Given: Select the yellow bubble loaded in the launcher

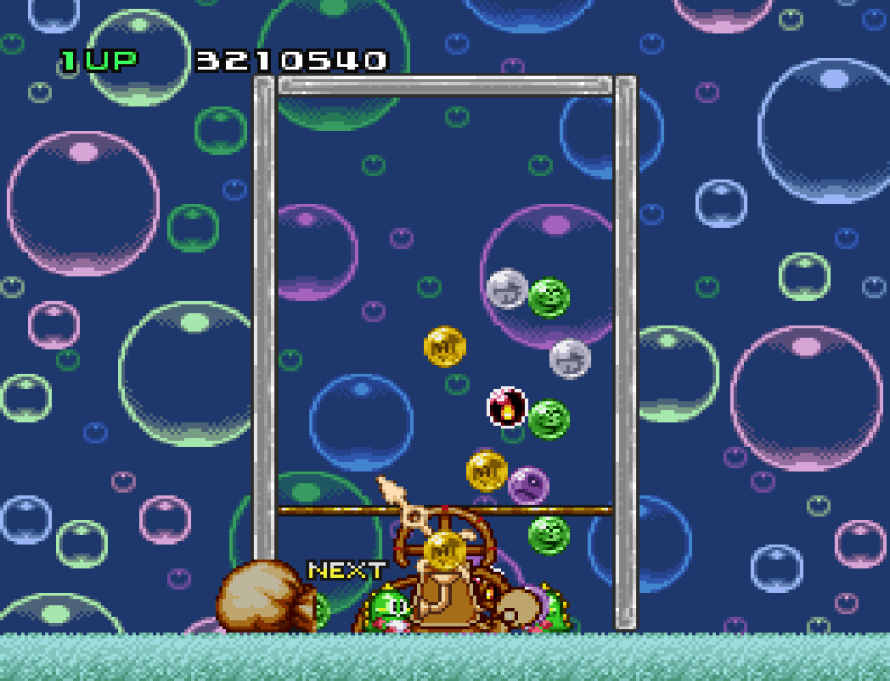Looking at the screenshot, I should pyautogui.click(x=444, y=548).
